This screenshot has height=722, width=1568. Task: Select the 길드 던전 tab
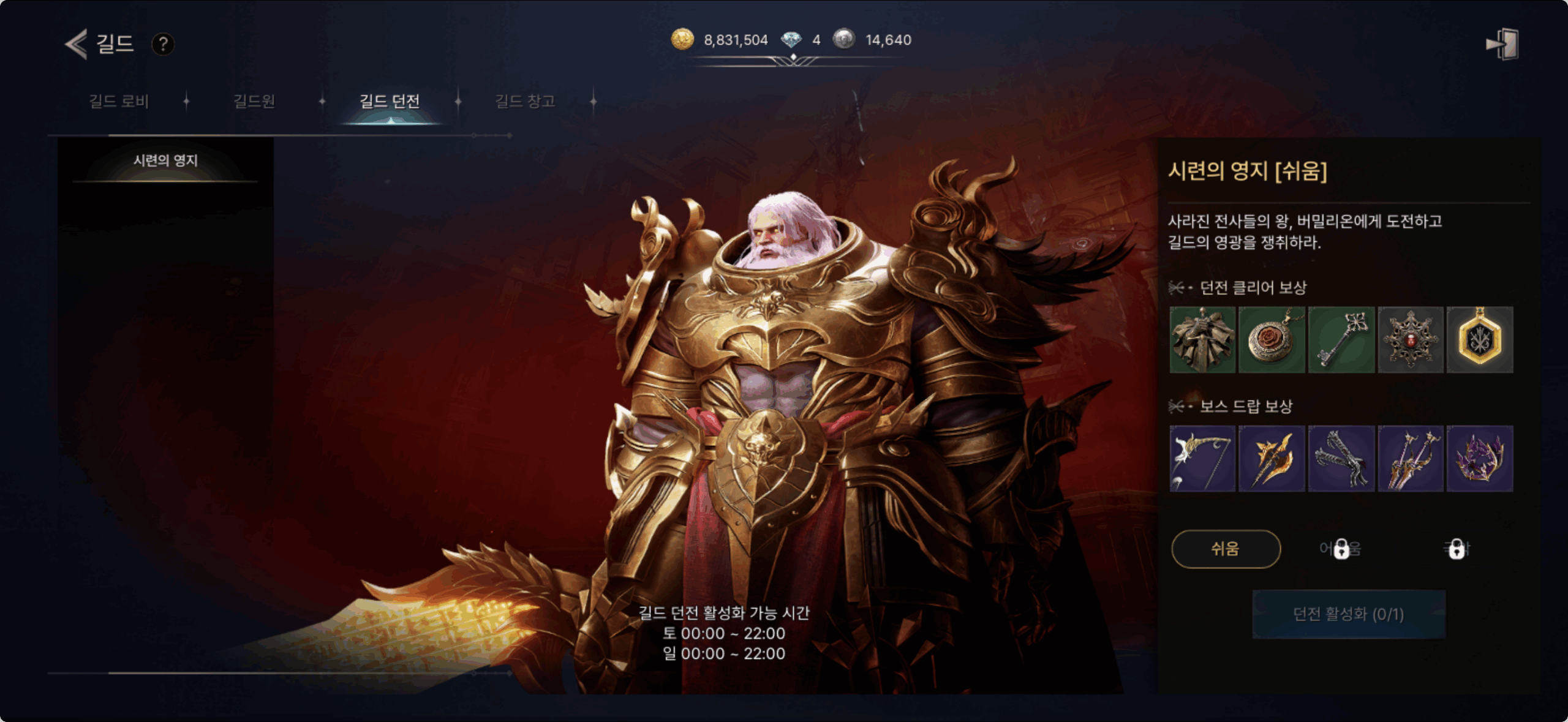click(390, 101)
